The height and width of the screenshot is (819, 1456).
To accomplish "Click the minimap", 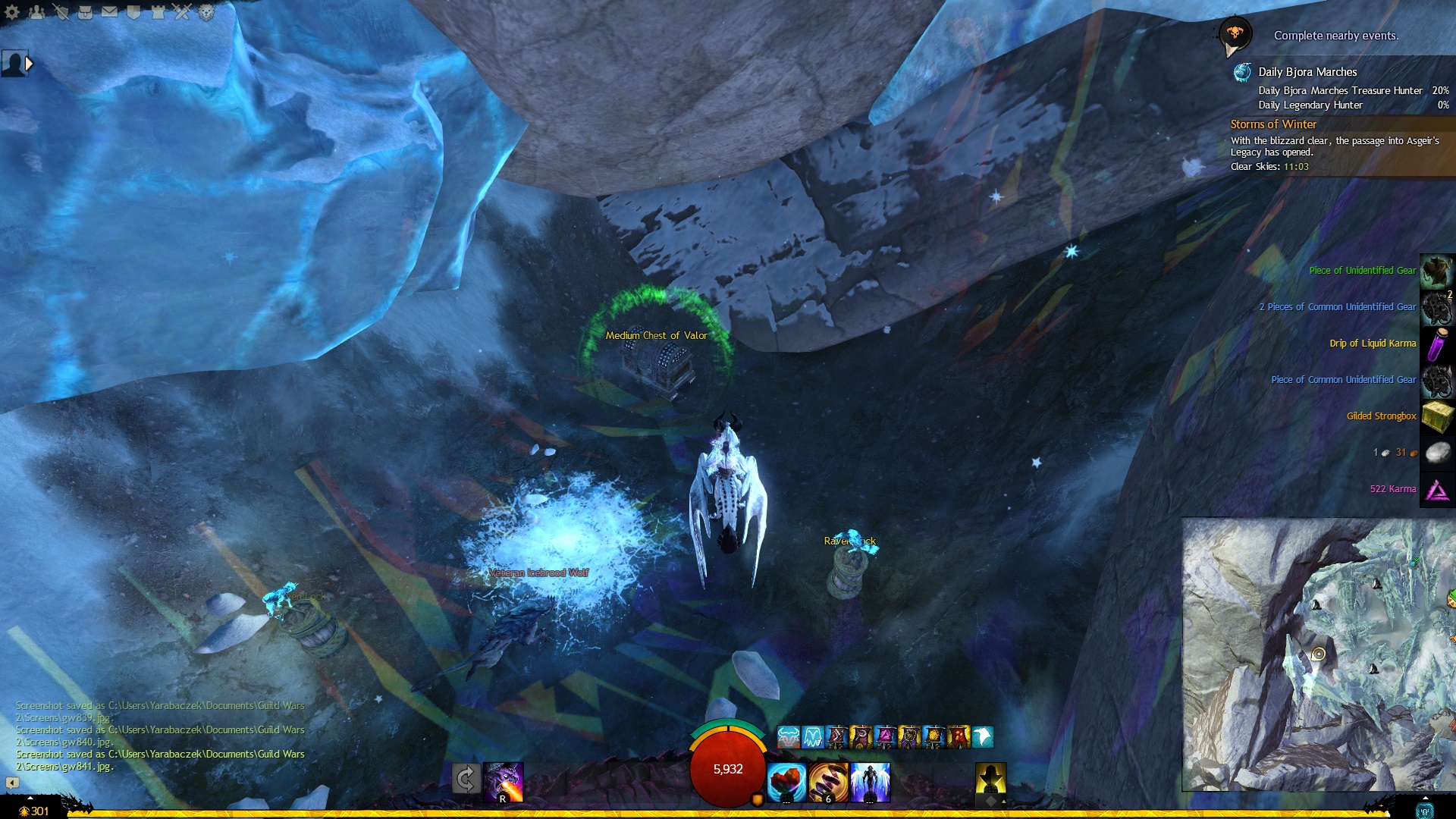I will 1318,654.
